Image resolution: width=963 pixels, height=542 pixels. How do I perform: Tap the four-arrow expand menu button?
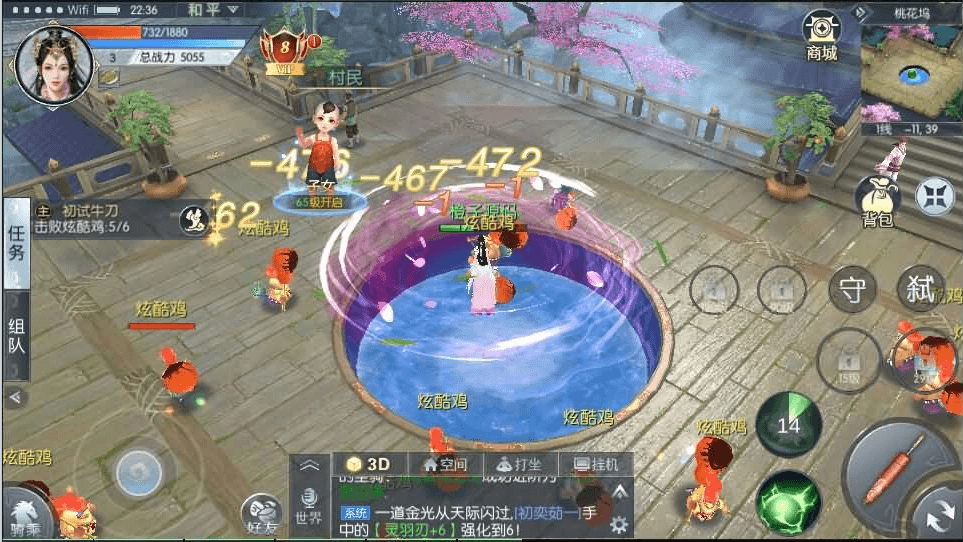point(936,195)
